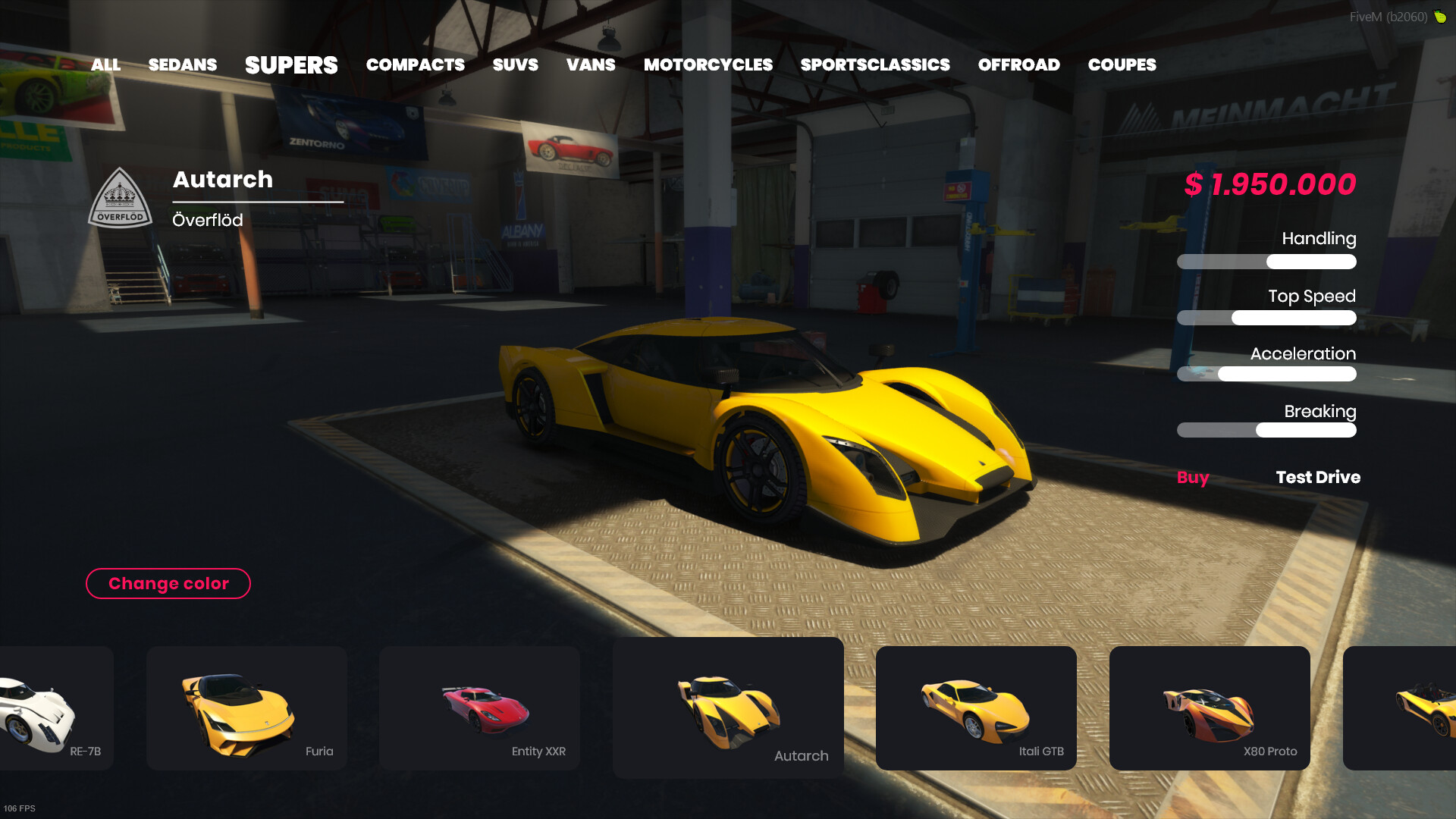Choose the Entity XXR from the carousel
1456x819 pixels.
[x=479, y=705]
